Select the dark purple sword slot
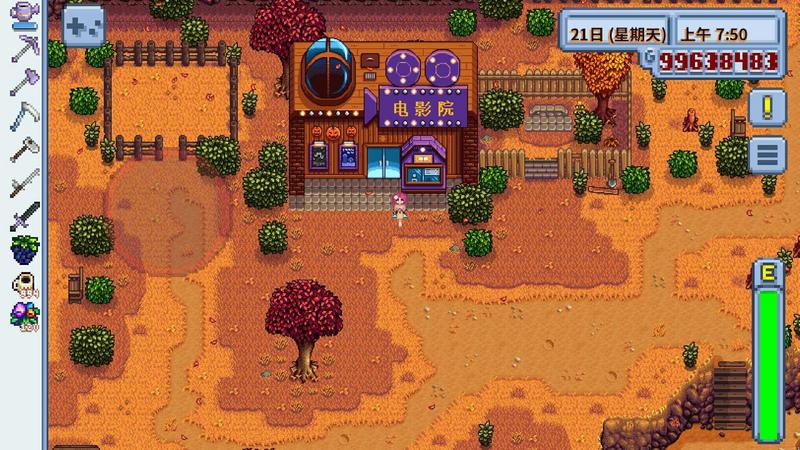 click(23, 216)
